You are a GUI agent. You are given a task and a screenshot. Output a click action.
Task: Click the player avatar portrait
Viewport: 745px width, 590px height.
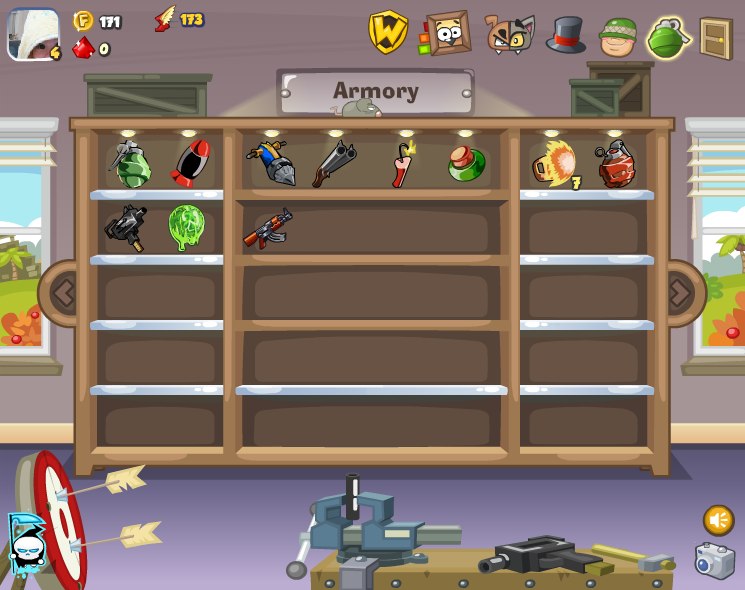(x=33, y=34)
